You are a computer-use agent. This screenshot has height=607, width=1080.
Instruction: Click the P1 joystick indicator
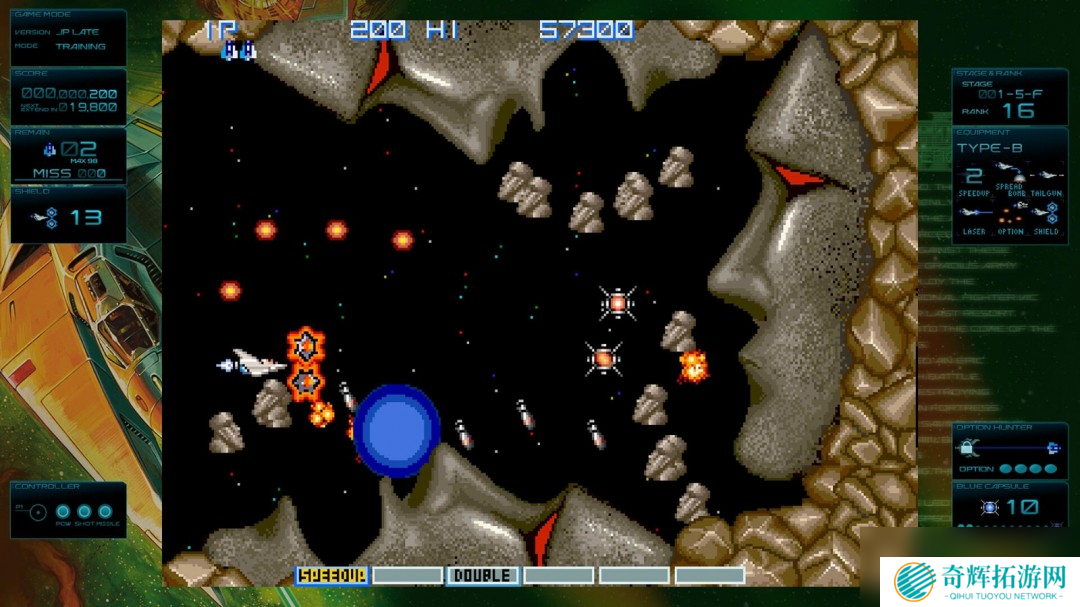(37, 512)
